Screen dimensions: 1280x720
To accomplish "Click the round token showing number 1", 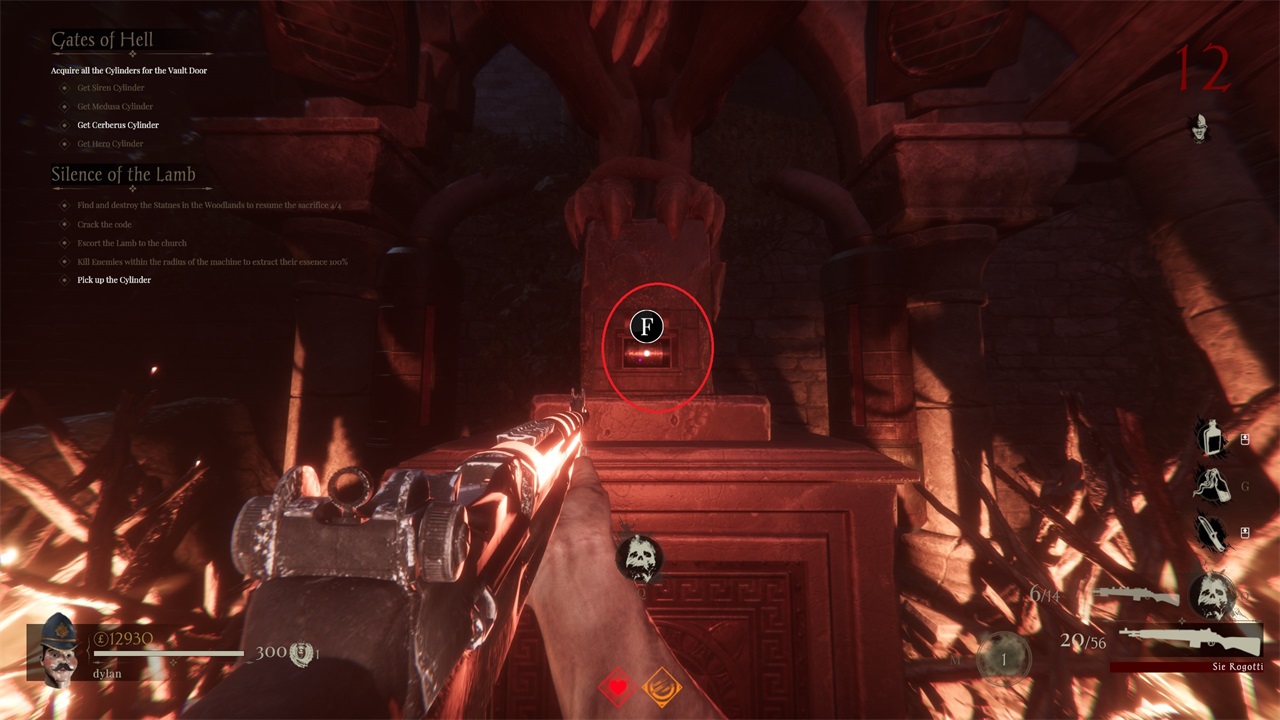I will pos(1004,661).
